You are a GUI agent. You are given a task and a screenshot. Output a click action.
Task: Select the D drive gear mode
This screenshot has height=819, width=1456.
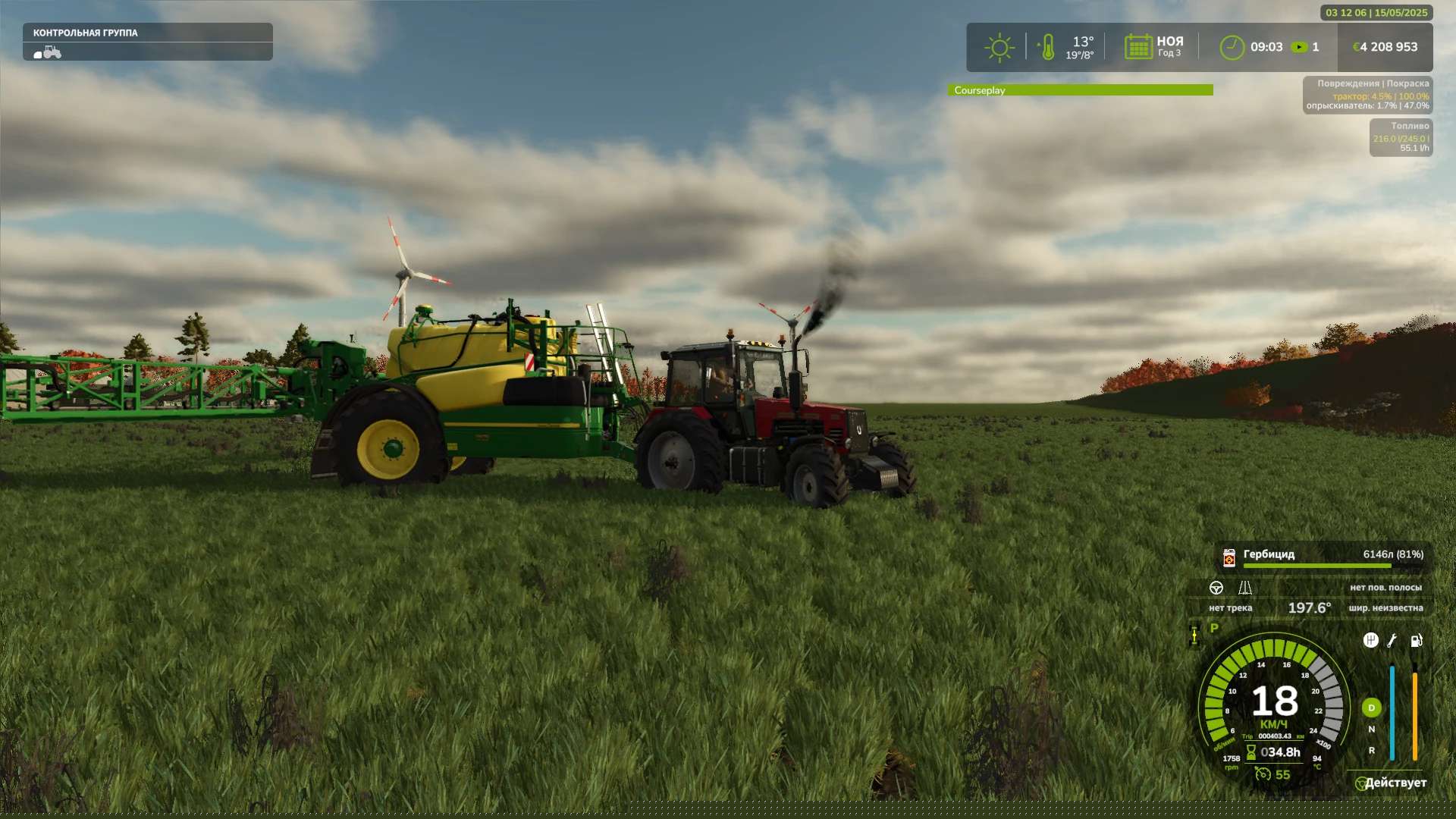pos(1371,707)
